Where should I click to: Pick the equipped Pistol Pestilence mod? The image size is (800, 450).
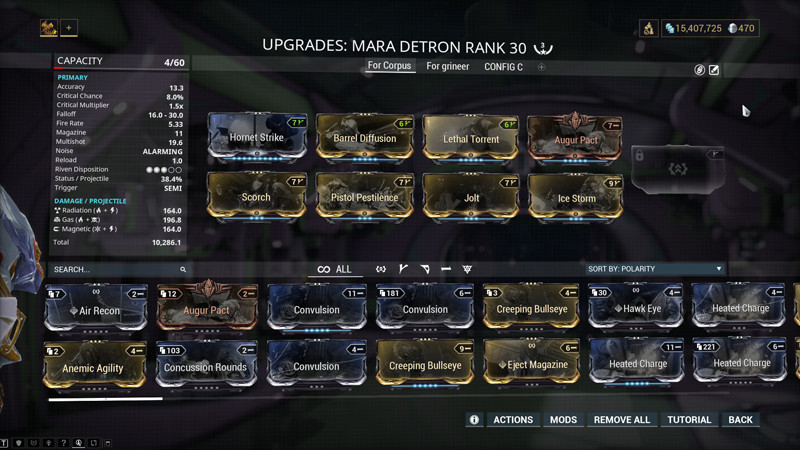click(x=364, y=196)
